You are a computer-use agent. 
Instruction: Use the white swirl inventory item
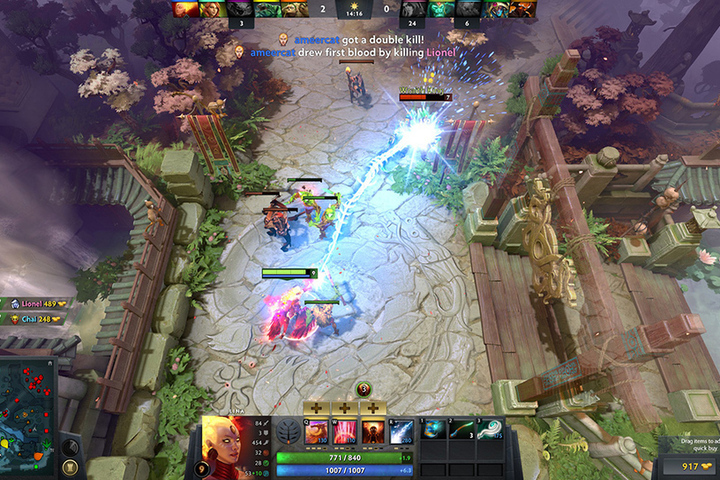coord(491,430)
